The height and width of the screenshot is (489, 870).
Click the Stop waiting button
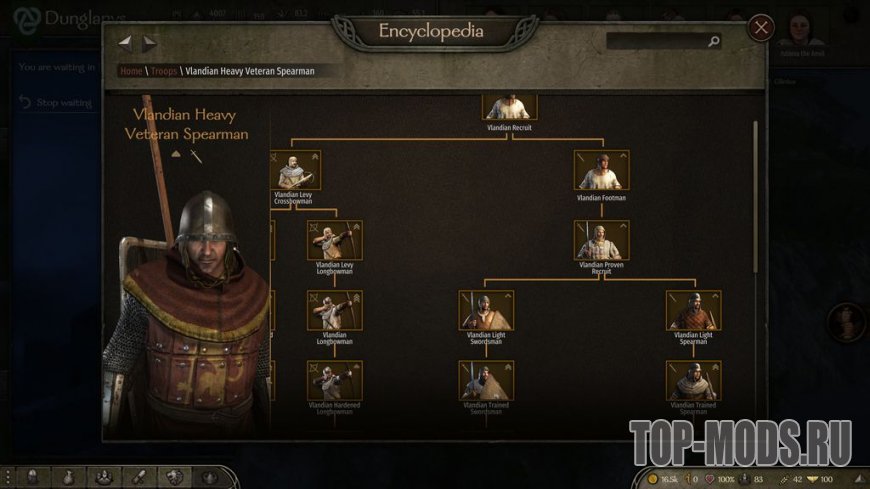(x=56, y=103)
